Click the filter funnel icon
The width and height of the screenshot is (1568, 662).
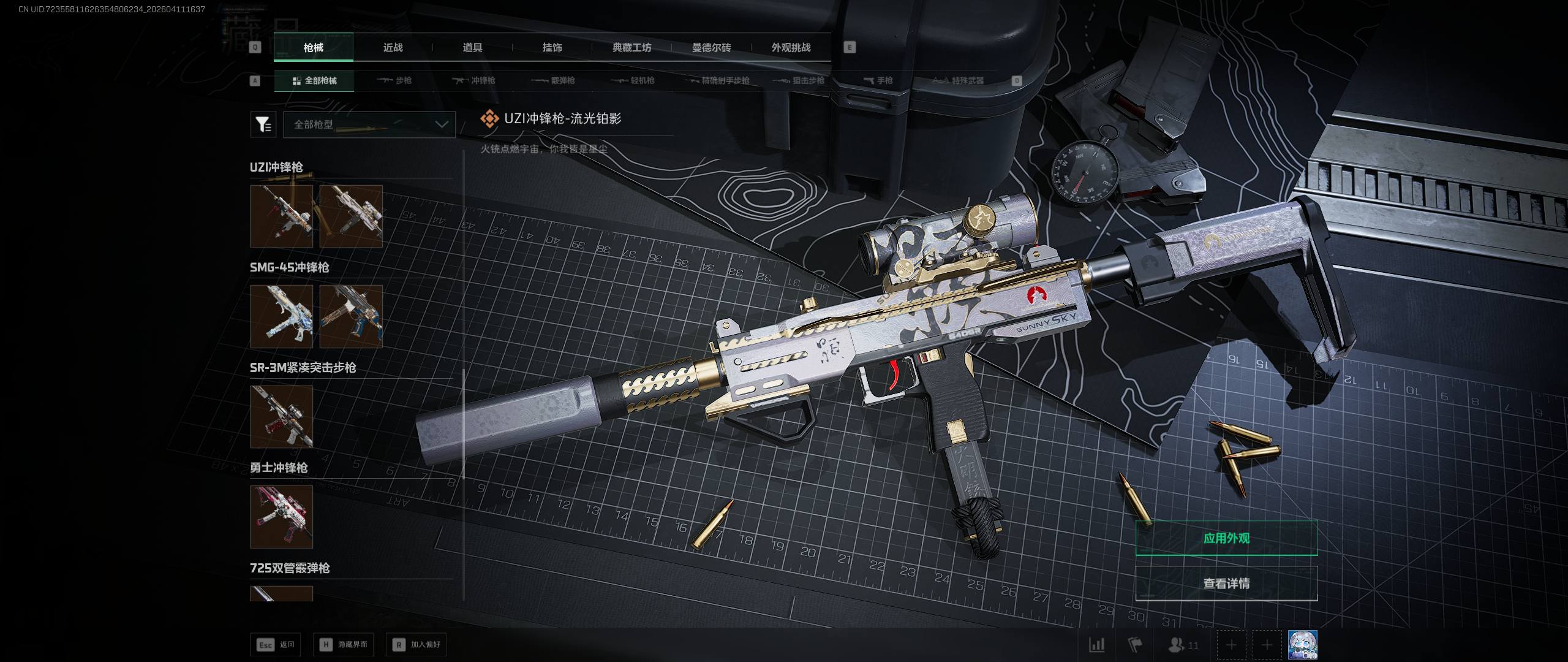pyautogui.click(x=263, y=124)
